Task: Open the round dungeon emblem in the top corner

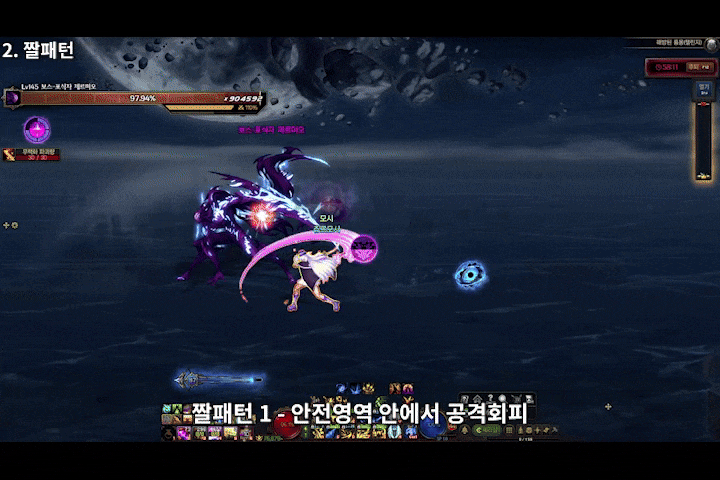Action: (712, 45)
